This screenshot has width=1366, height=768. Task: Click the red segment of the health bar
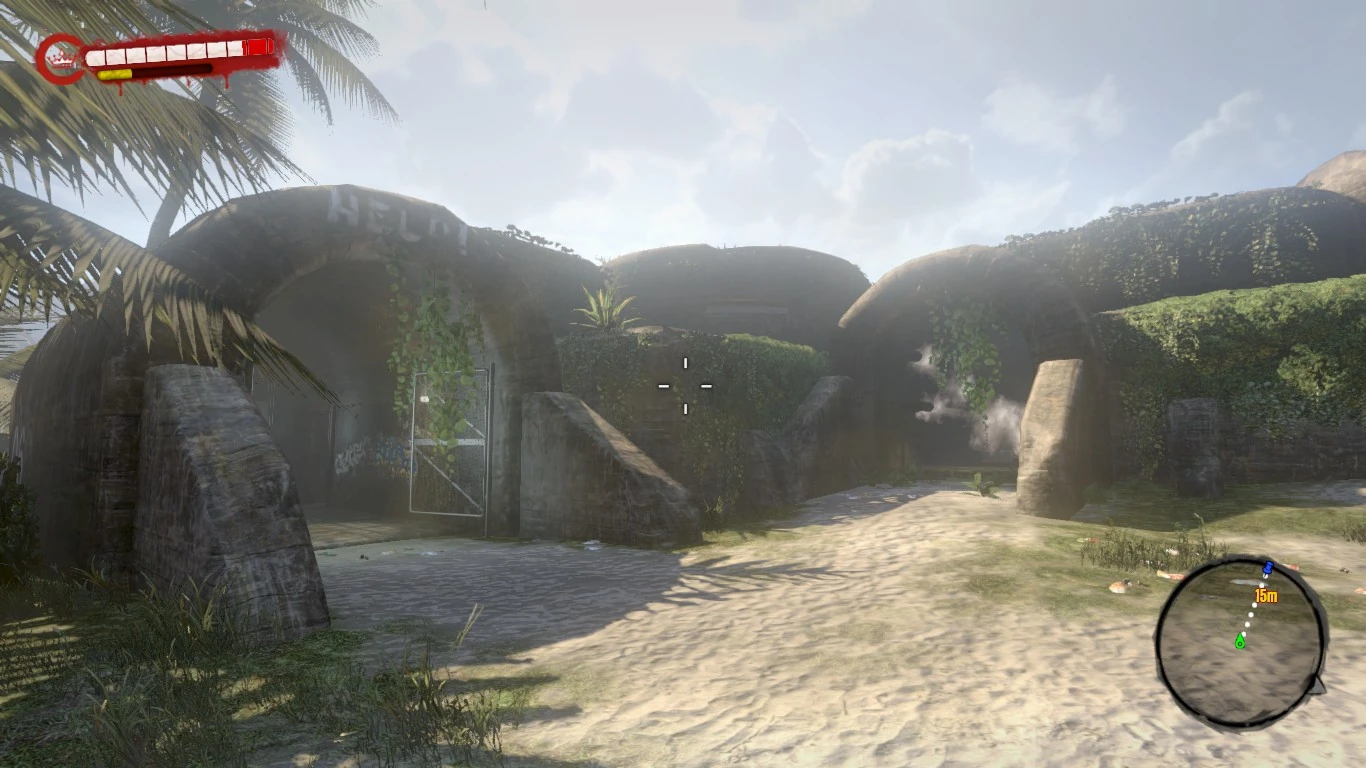tap(256, 47)
